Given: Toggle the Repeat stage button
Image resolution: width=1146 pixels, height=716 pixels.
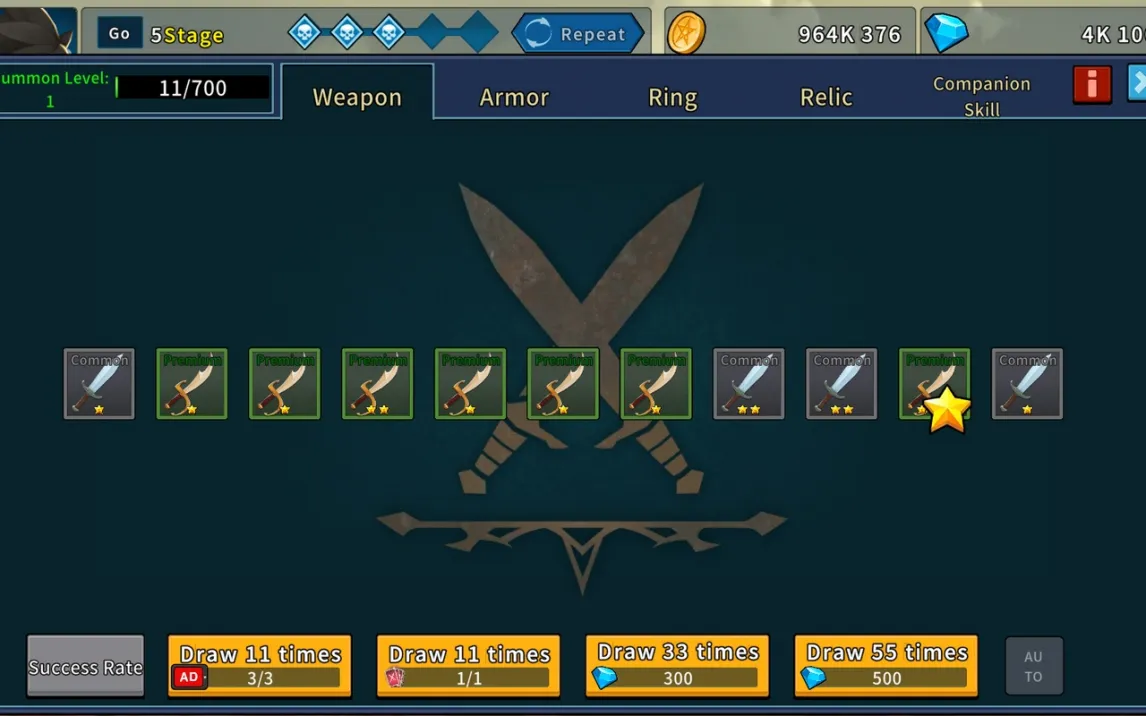Looking at the screenshot, I should 577,34.
